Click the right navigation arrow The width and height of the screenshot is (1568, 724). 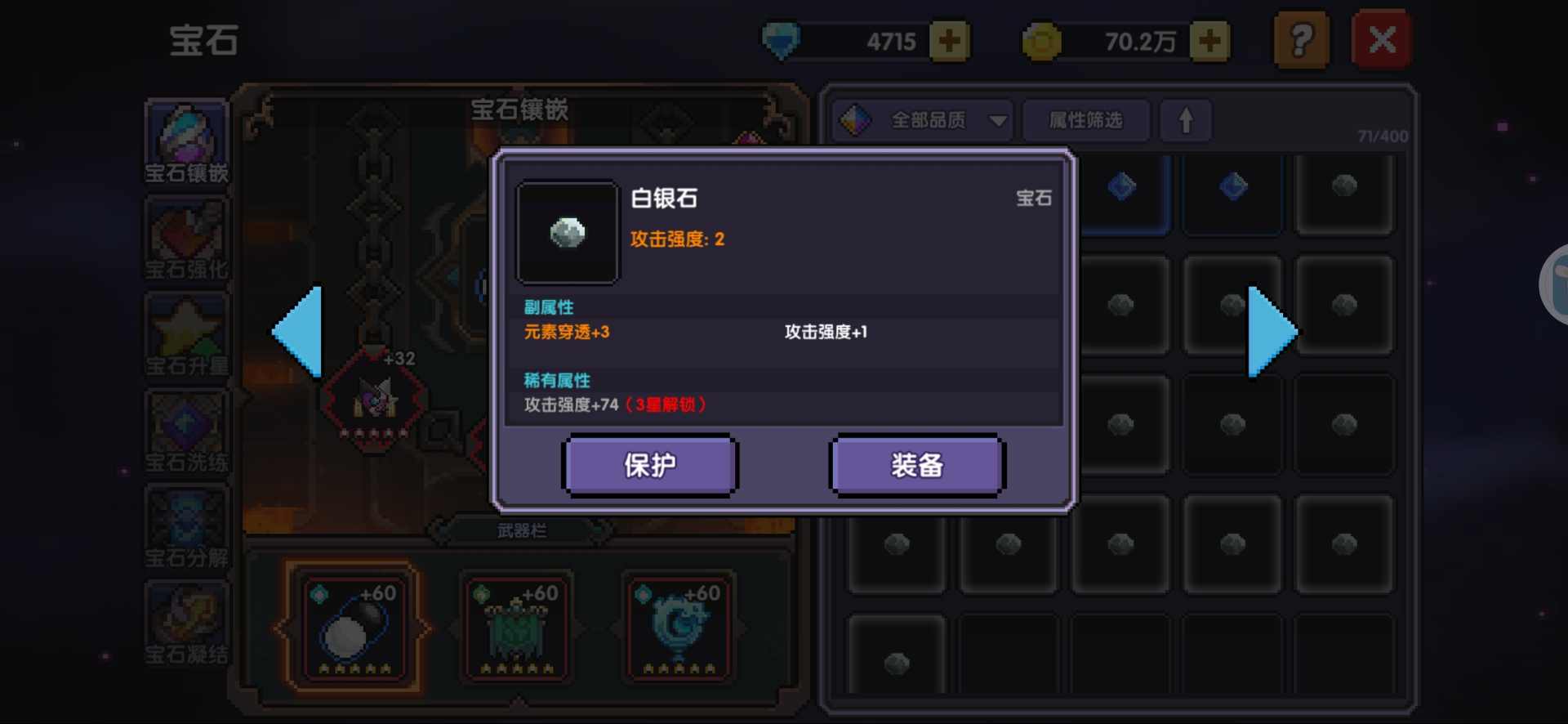click(x=1272, y=333)
